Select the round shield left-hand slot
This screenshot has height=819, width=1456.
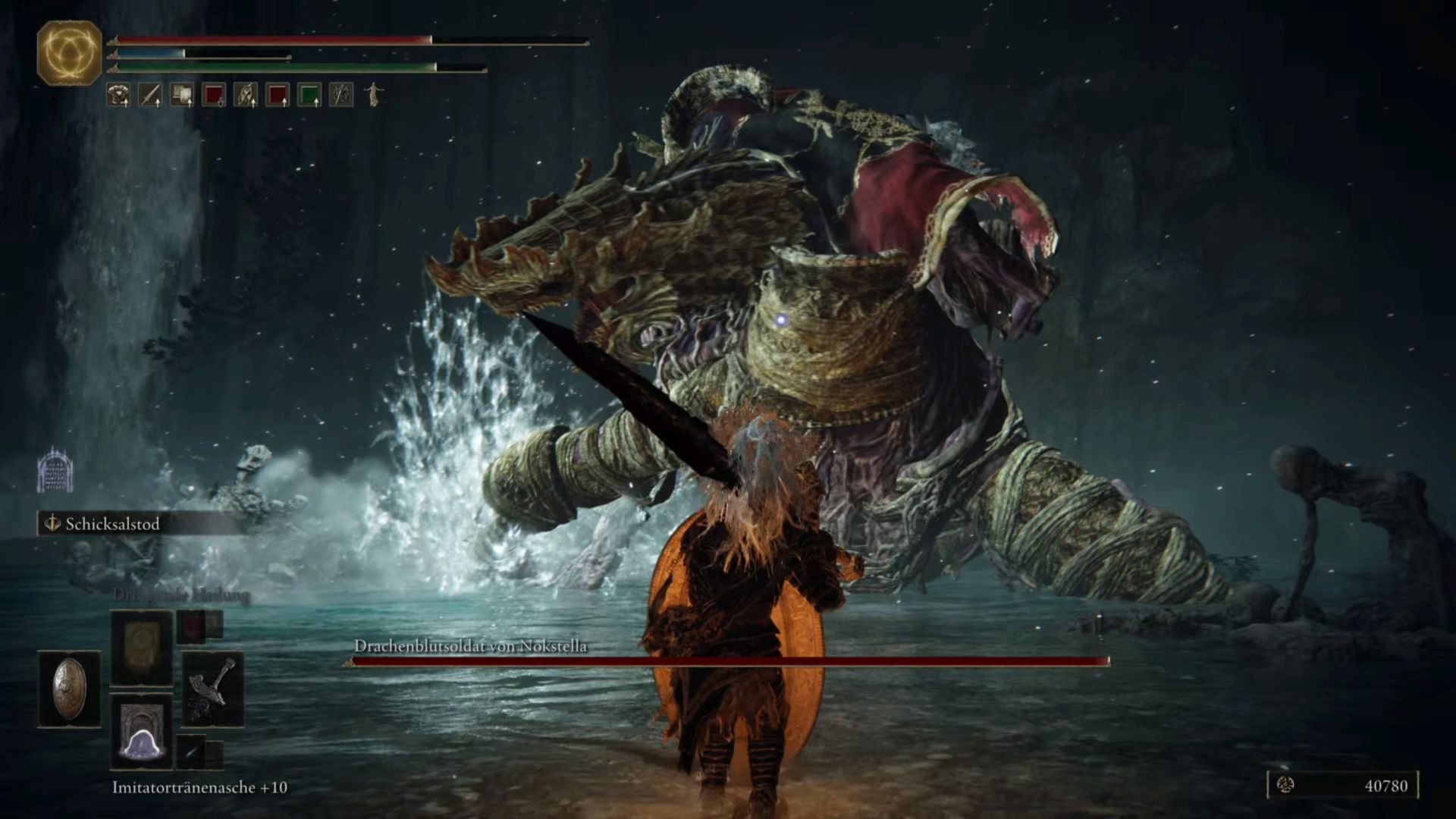tap(69, 688)
